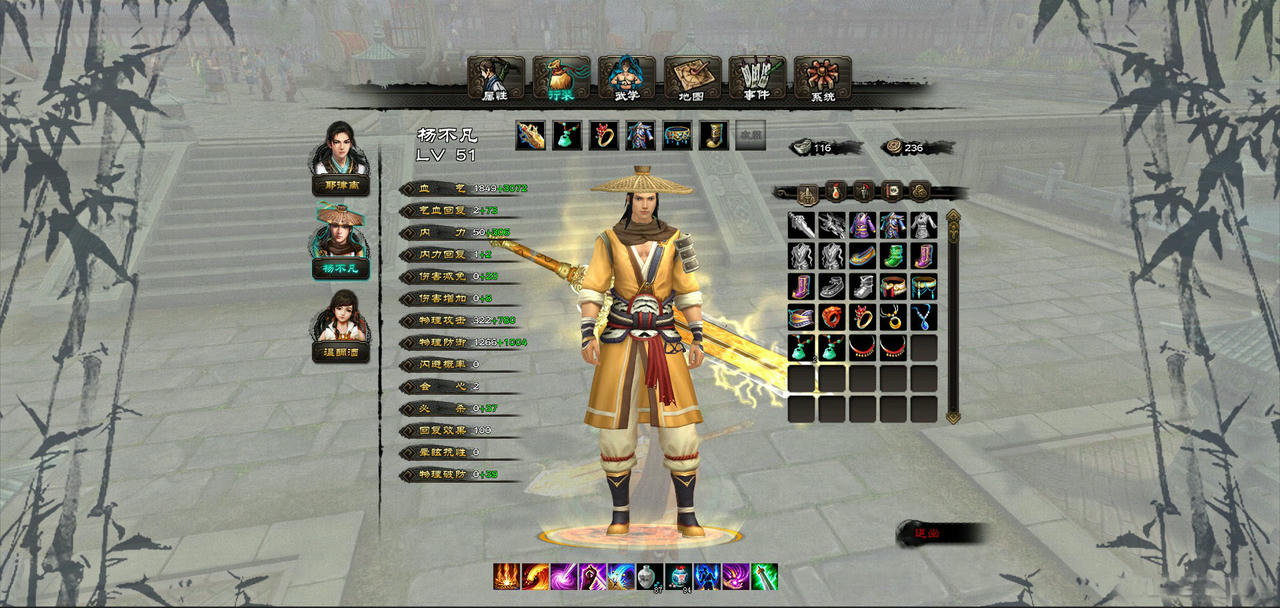
Task: Click the equipped blue armor slot
Action: click(x=640, y=135)
